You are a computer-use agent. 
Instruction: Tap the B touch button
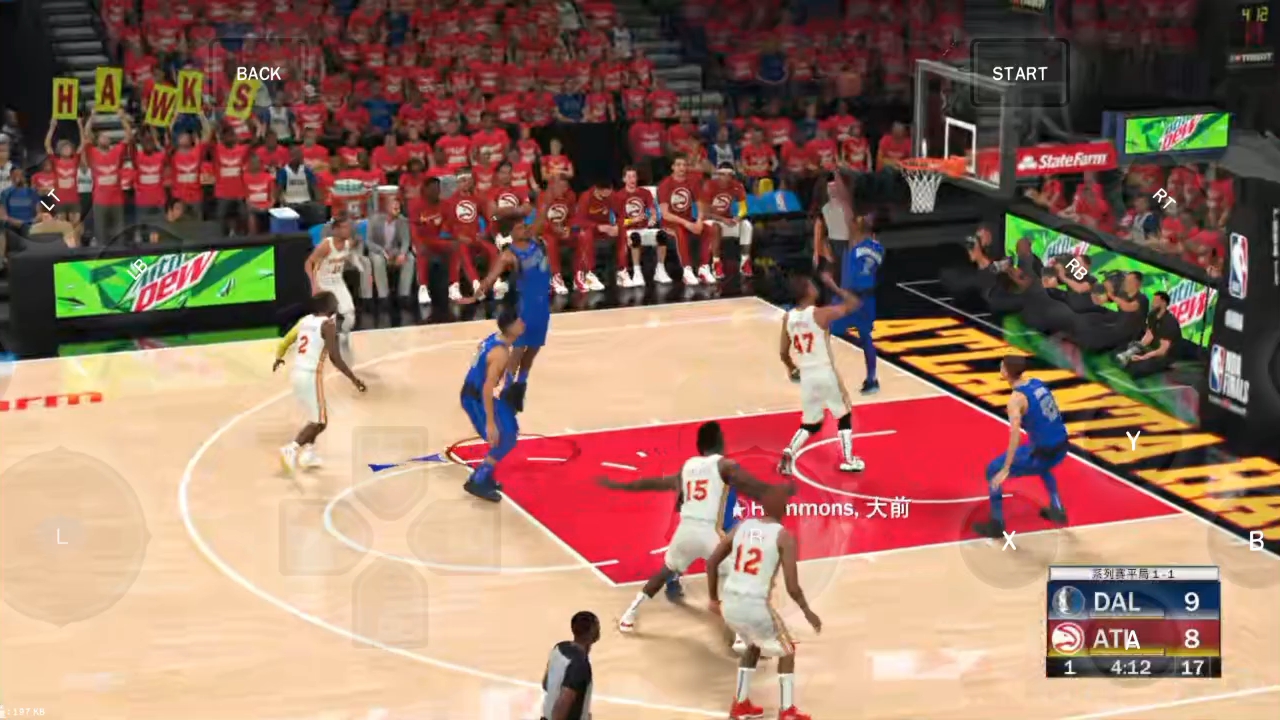[1256, 541]
